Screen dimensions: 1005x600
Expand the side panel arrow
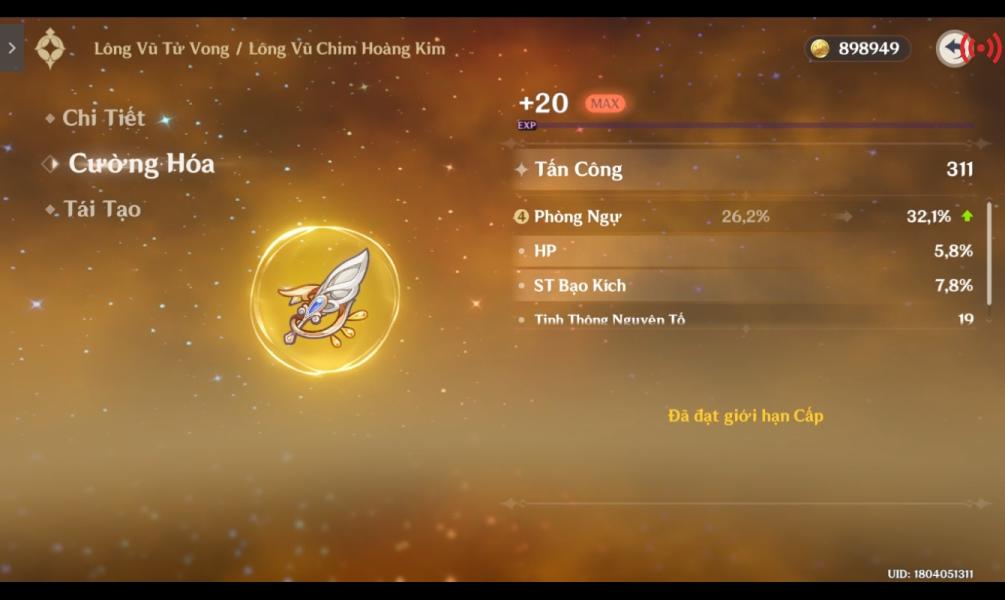click(x=12, y=48)
